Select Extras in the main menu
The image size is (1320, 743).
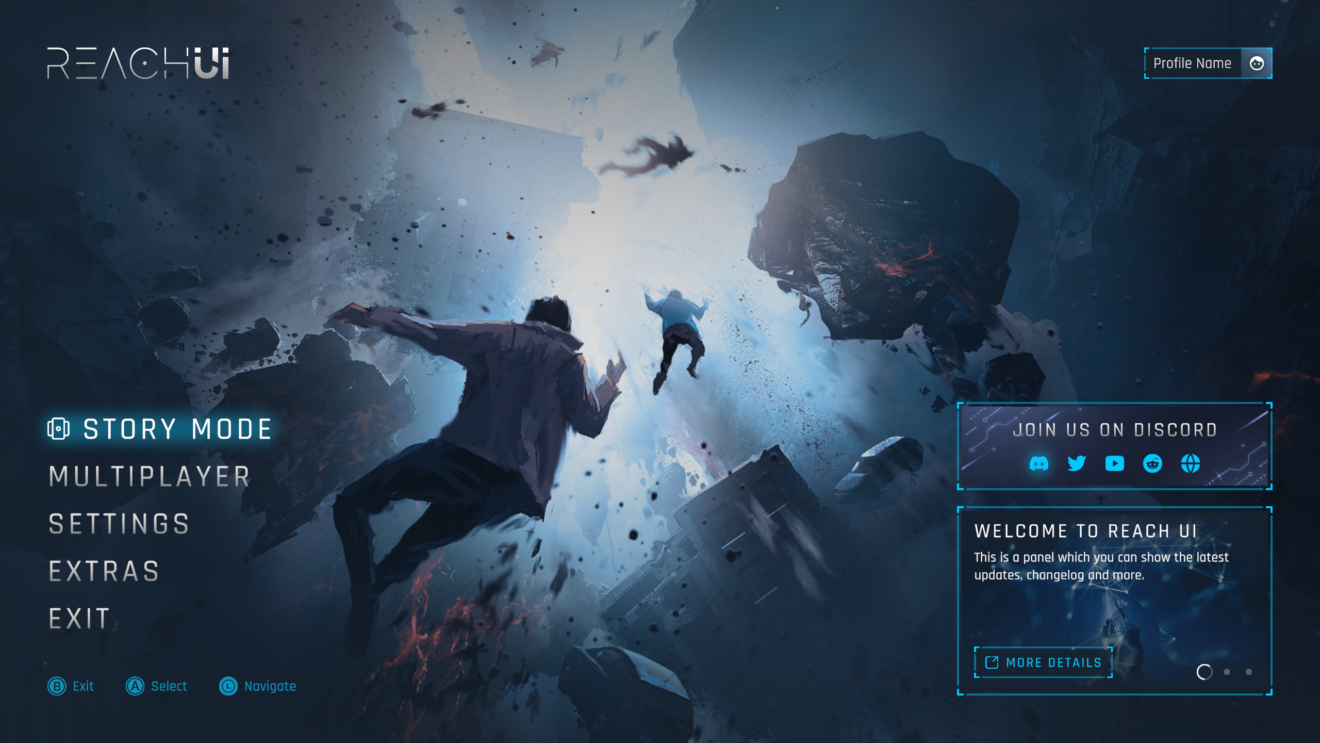point(104,570)
